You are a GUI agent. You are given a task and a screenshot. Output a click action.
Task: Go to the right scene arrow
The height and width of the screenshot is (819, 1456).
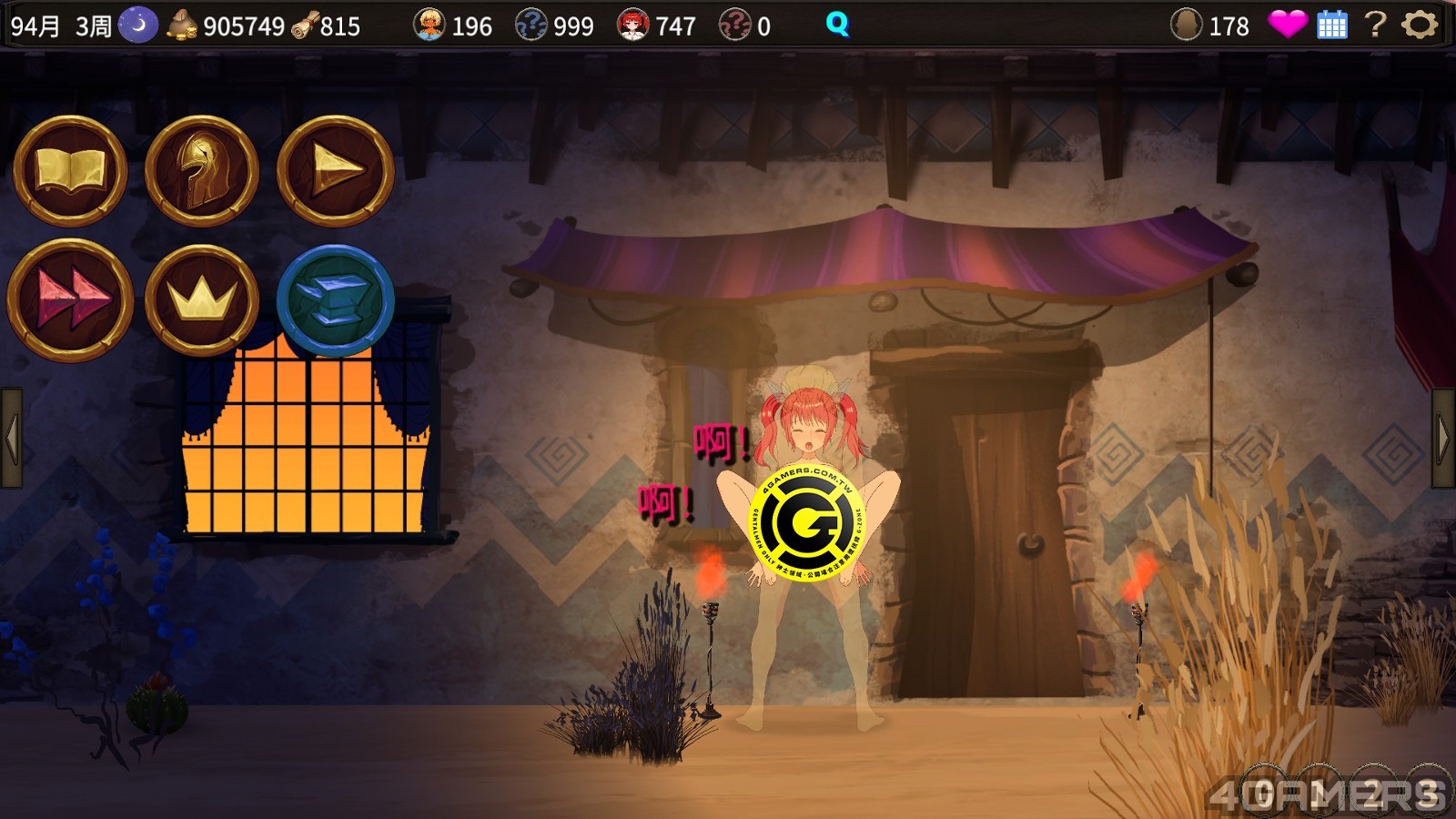click(x=1444, y=438)
